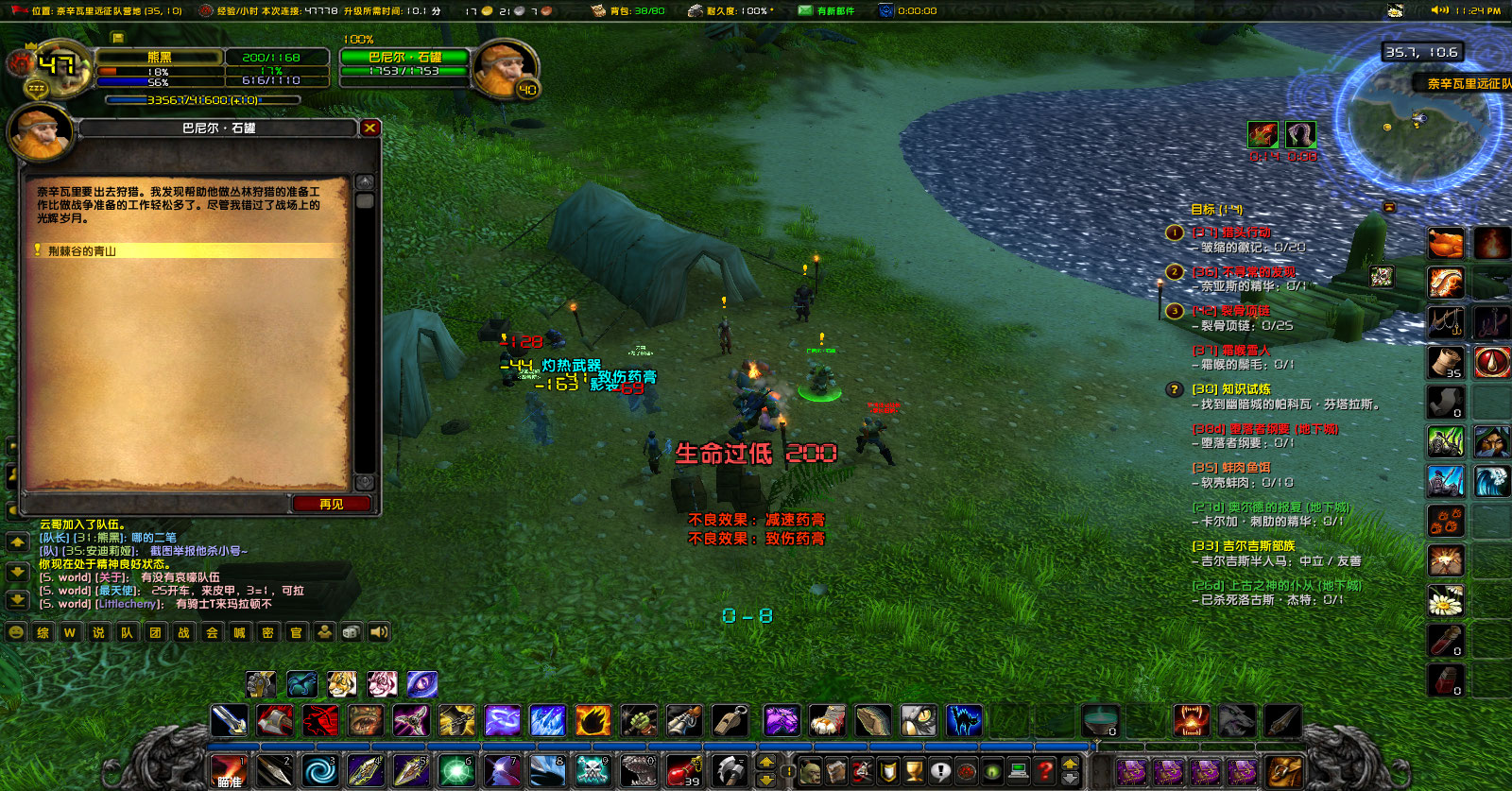Expand quest [30] 知识试炼 in the tracker

(x=1230, y=389)
